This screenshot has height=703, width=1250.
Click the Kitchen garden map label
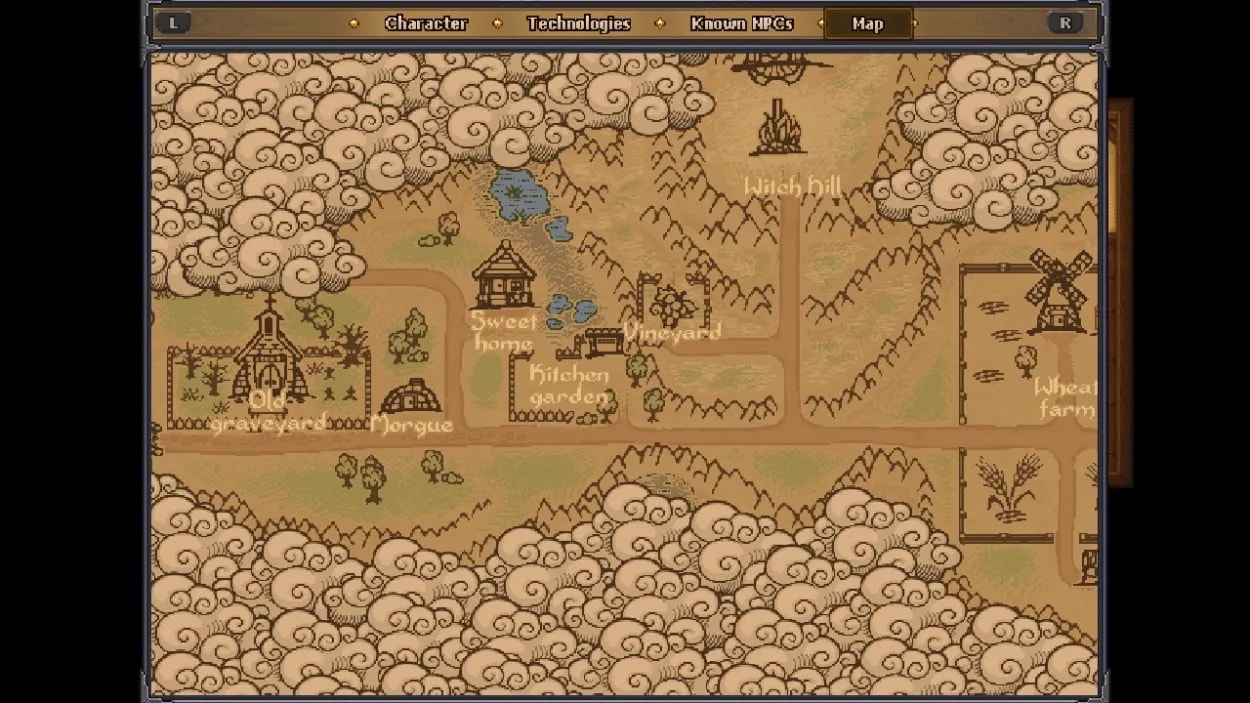click(569, 386)
